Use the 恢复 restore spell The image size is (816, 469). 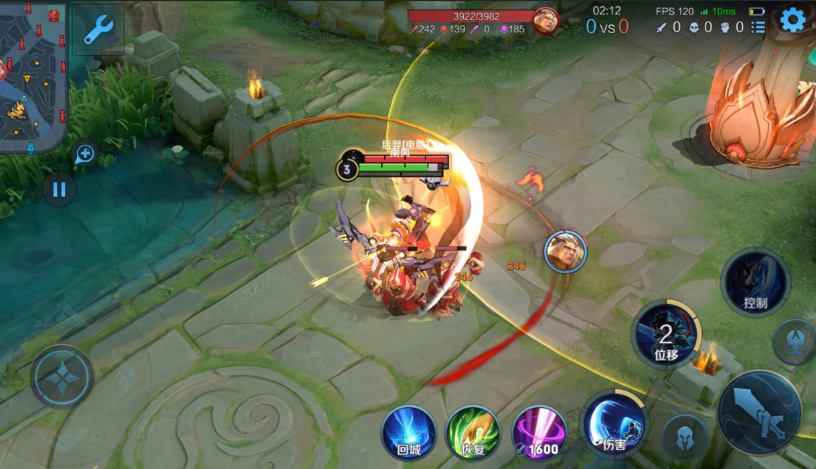pyautogui.click(x=473, y=432)
